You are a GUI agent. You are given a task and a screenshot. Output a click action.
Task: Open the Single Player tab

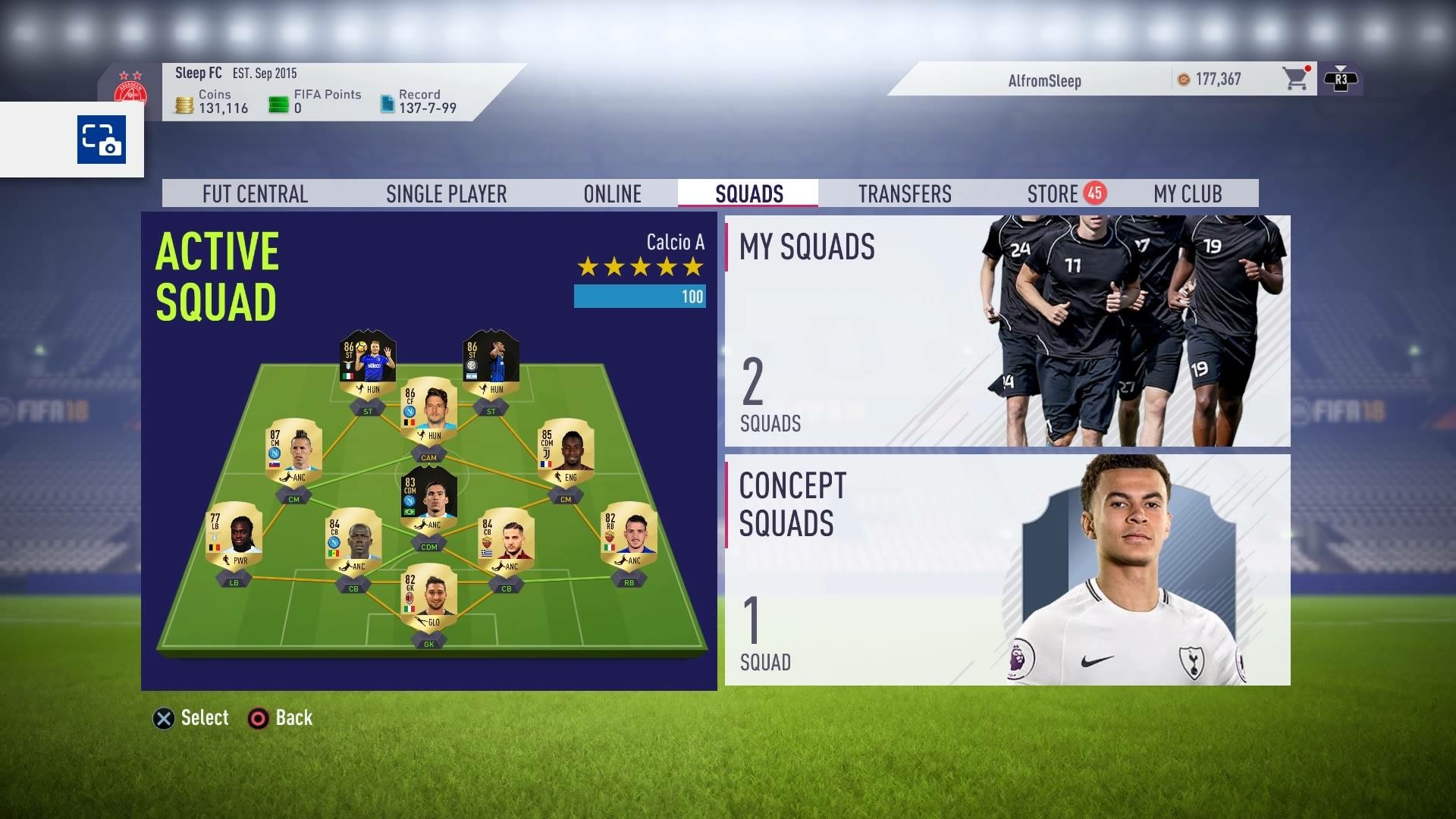click(446, 194)
